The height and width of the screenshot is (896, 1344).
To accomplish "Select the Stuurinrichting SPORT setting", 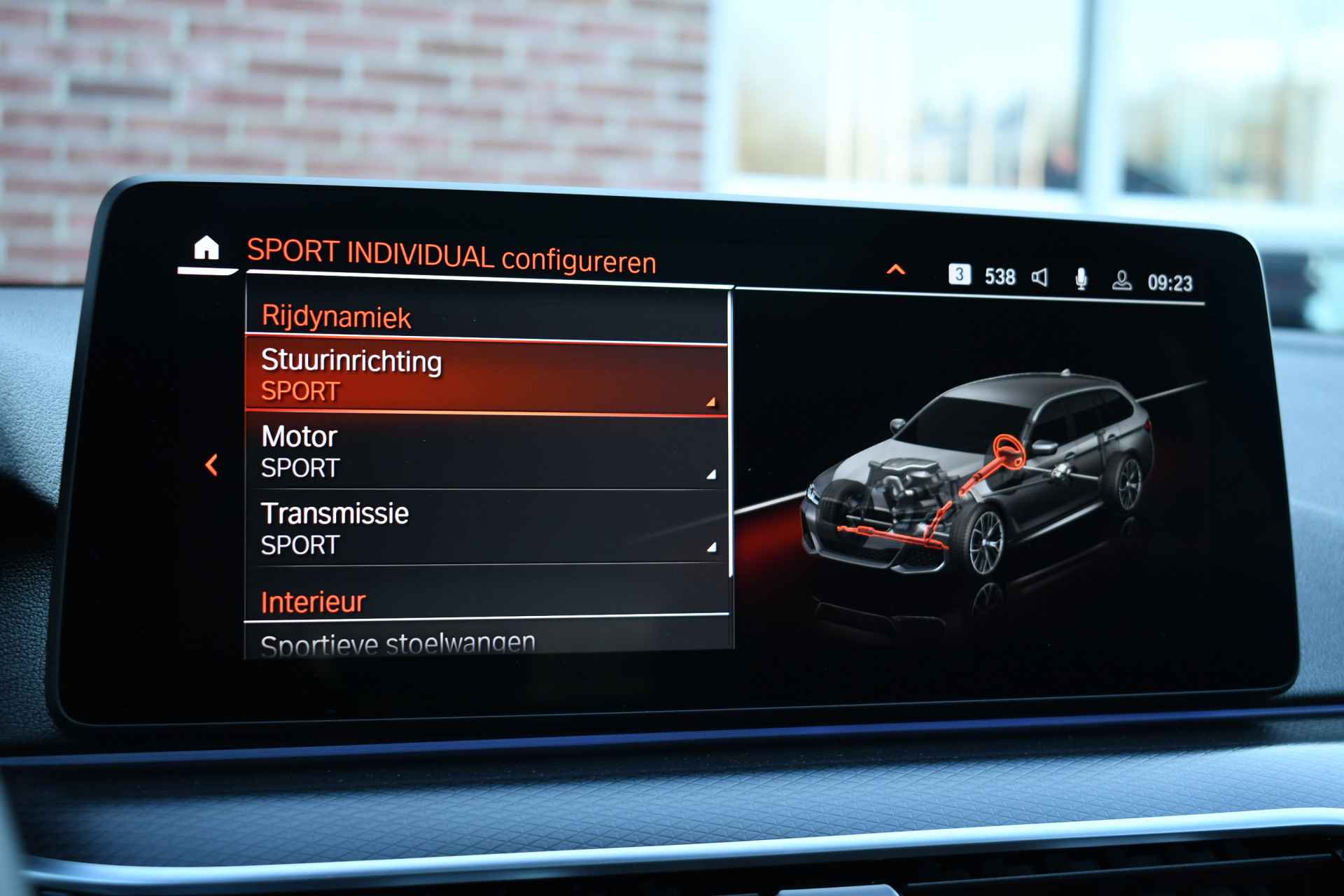I will point(486,377).
